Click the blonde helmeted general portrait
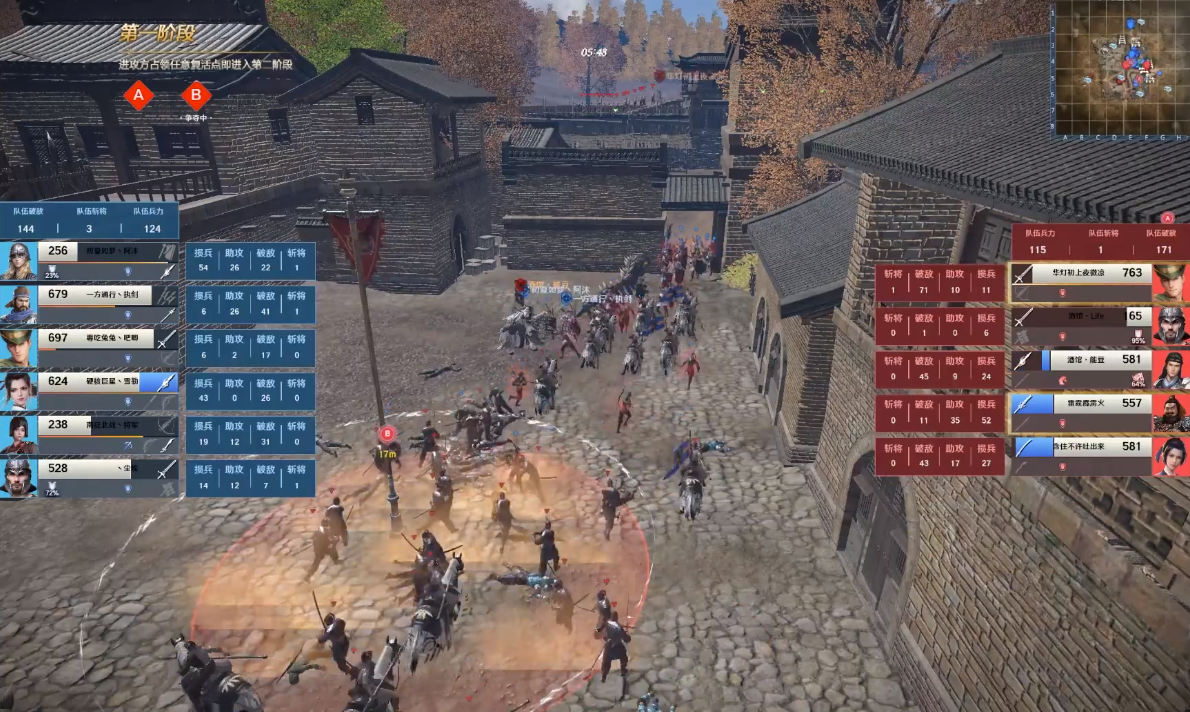 pos(18,260)
